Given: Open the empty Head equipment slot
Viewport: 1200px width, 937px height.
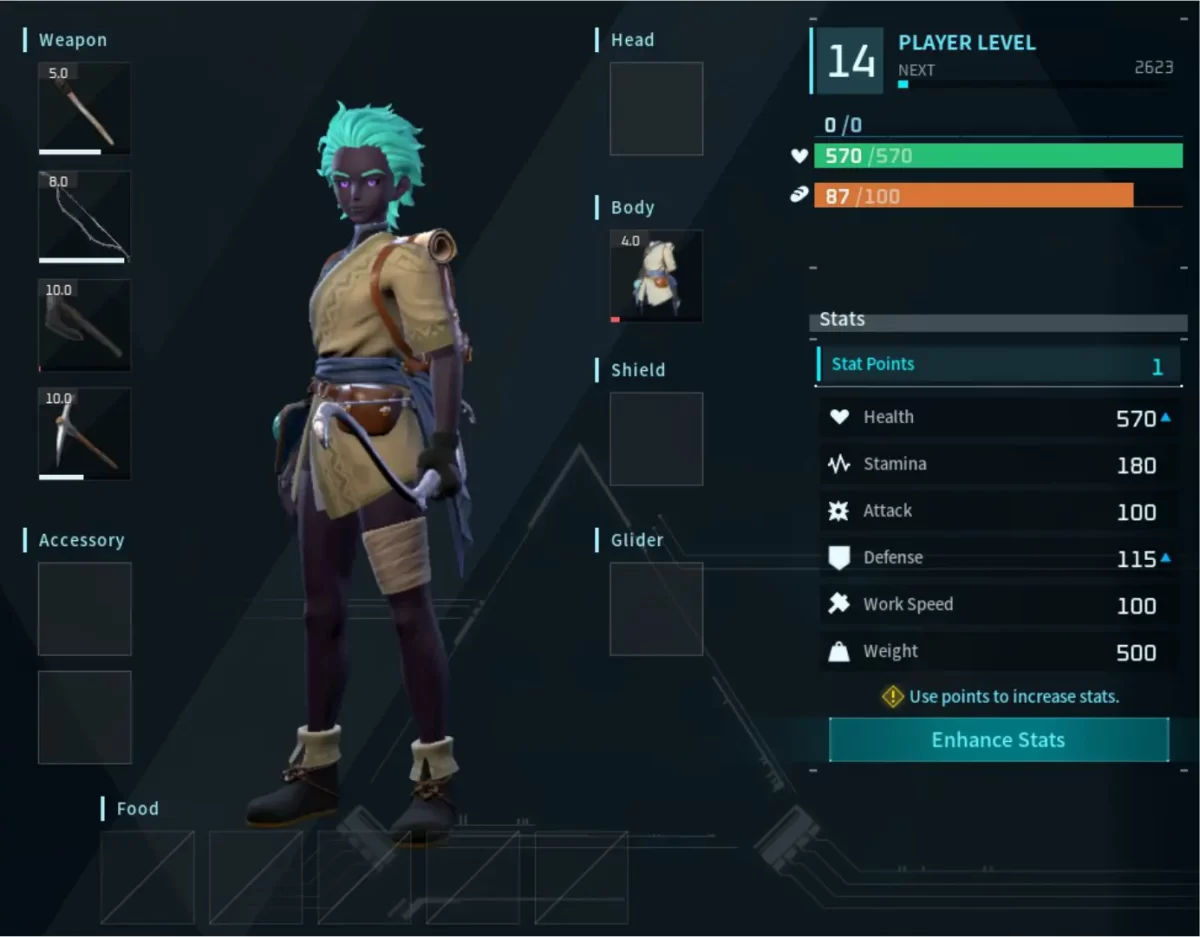Looking at the screenshot, I should tap(656, 108).
